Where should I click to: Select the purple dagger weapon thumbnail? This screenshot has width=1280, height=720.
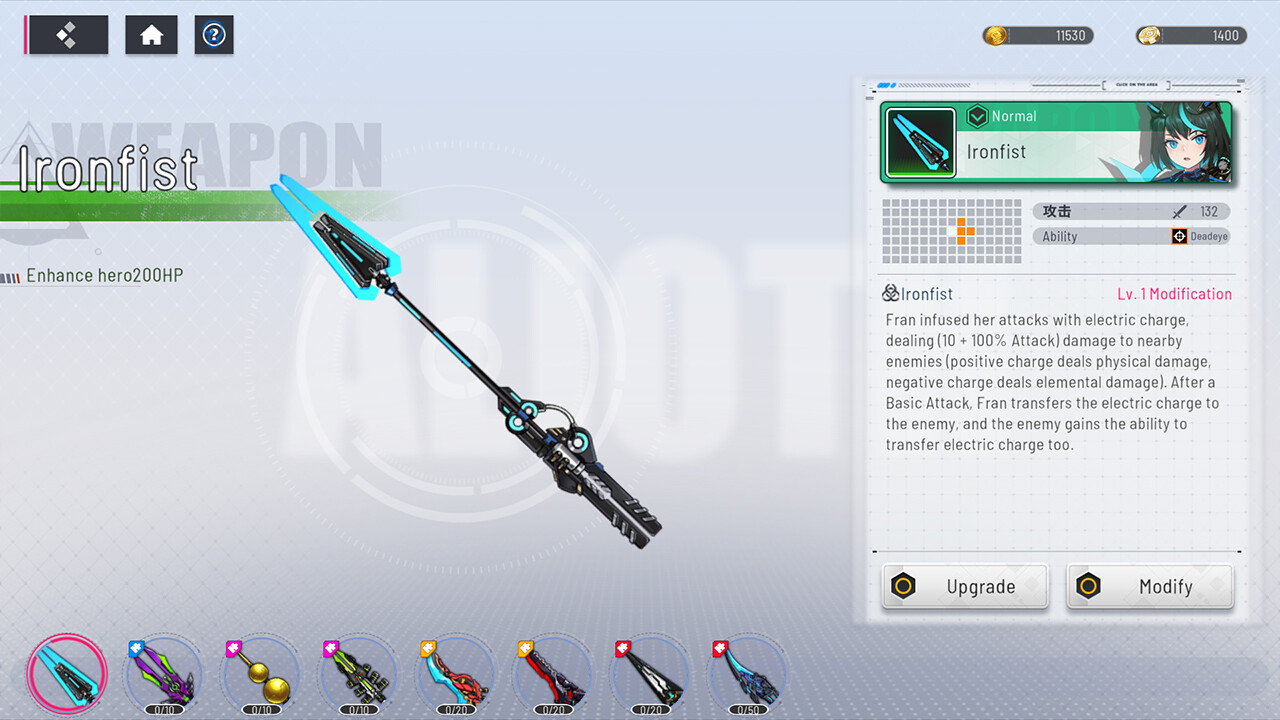(163, 674)
